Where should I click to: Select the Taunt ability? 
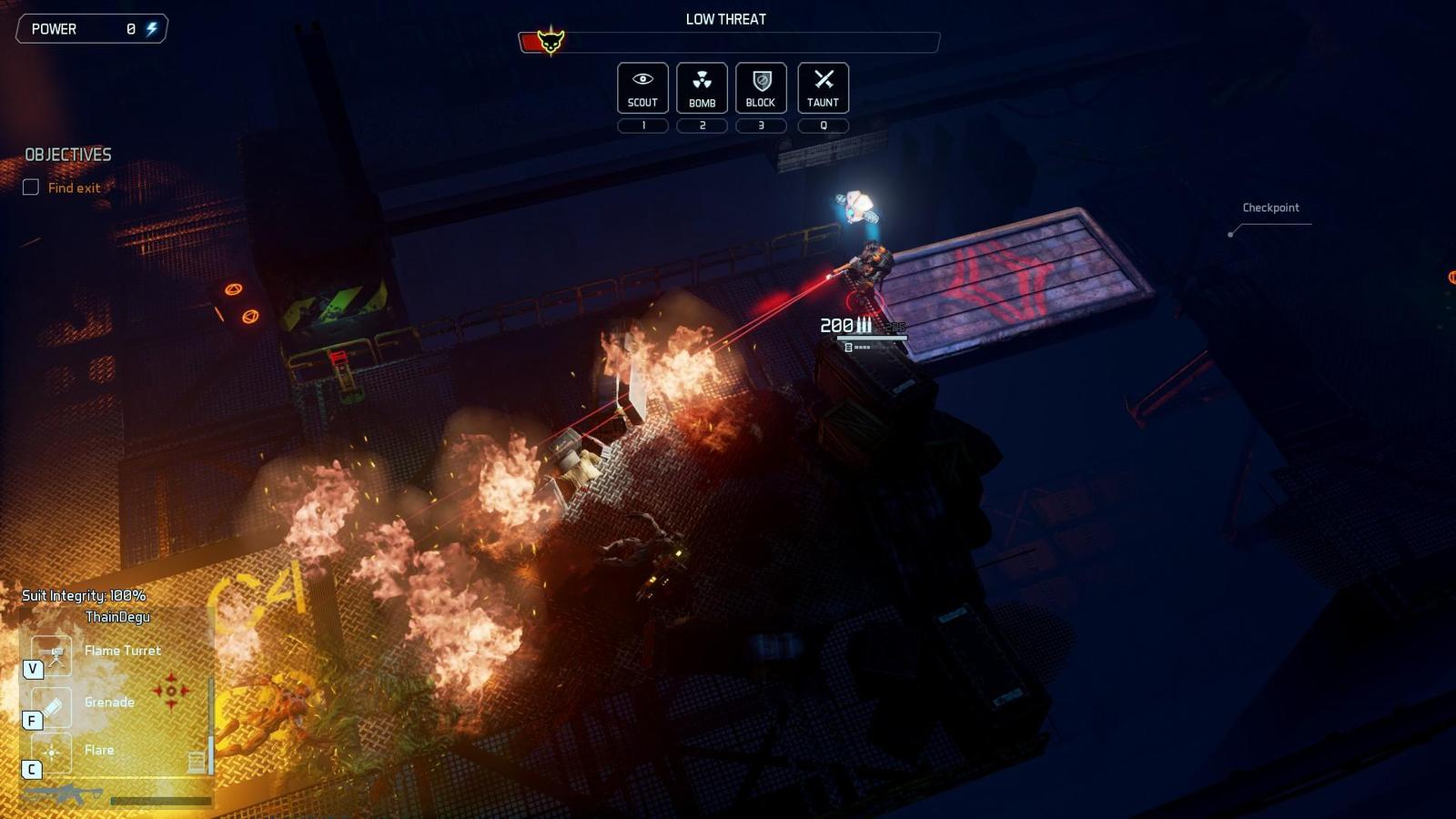[x=823, y=87]
